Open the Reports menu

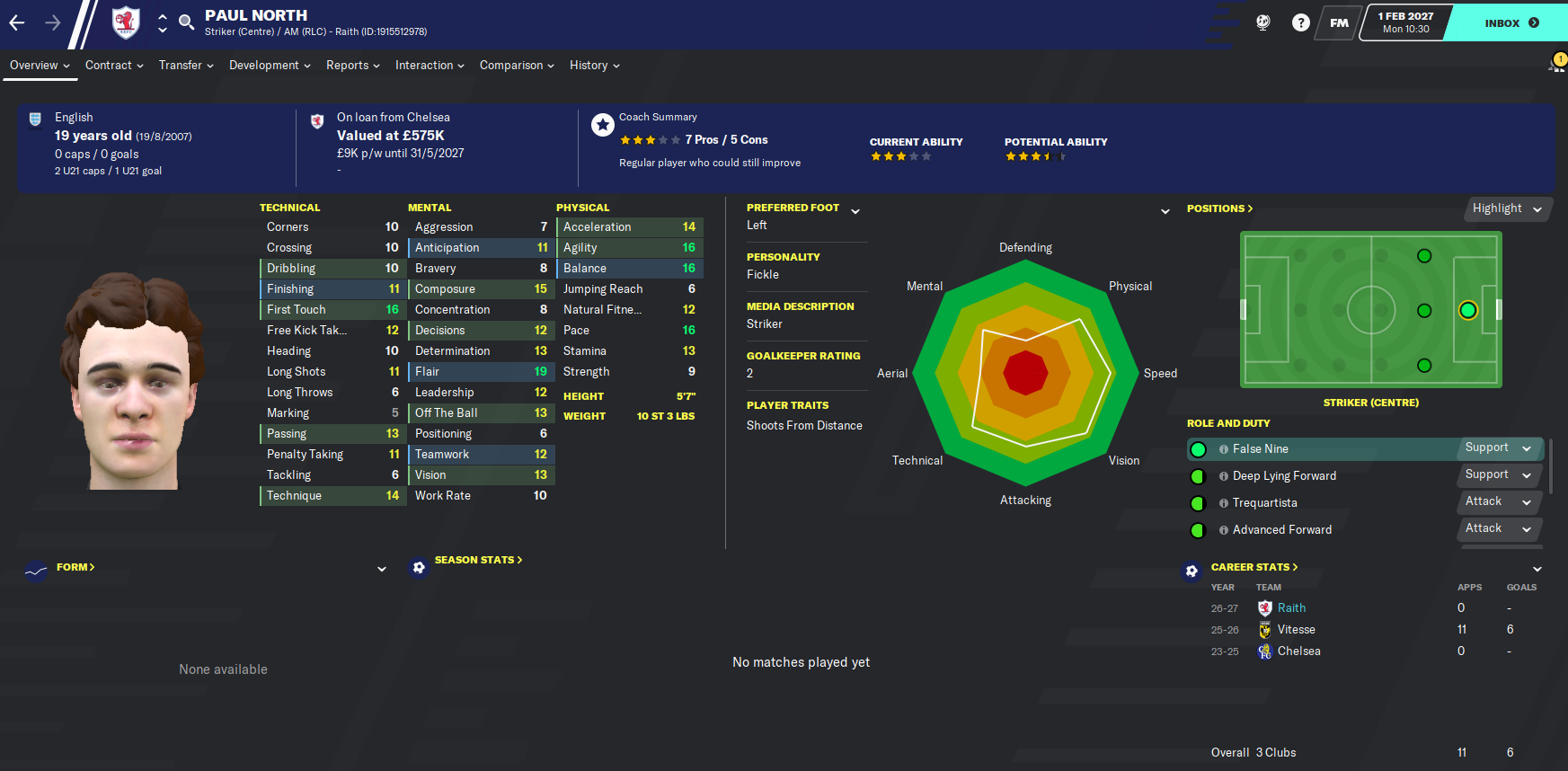click(x=352, y=66)
